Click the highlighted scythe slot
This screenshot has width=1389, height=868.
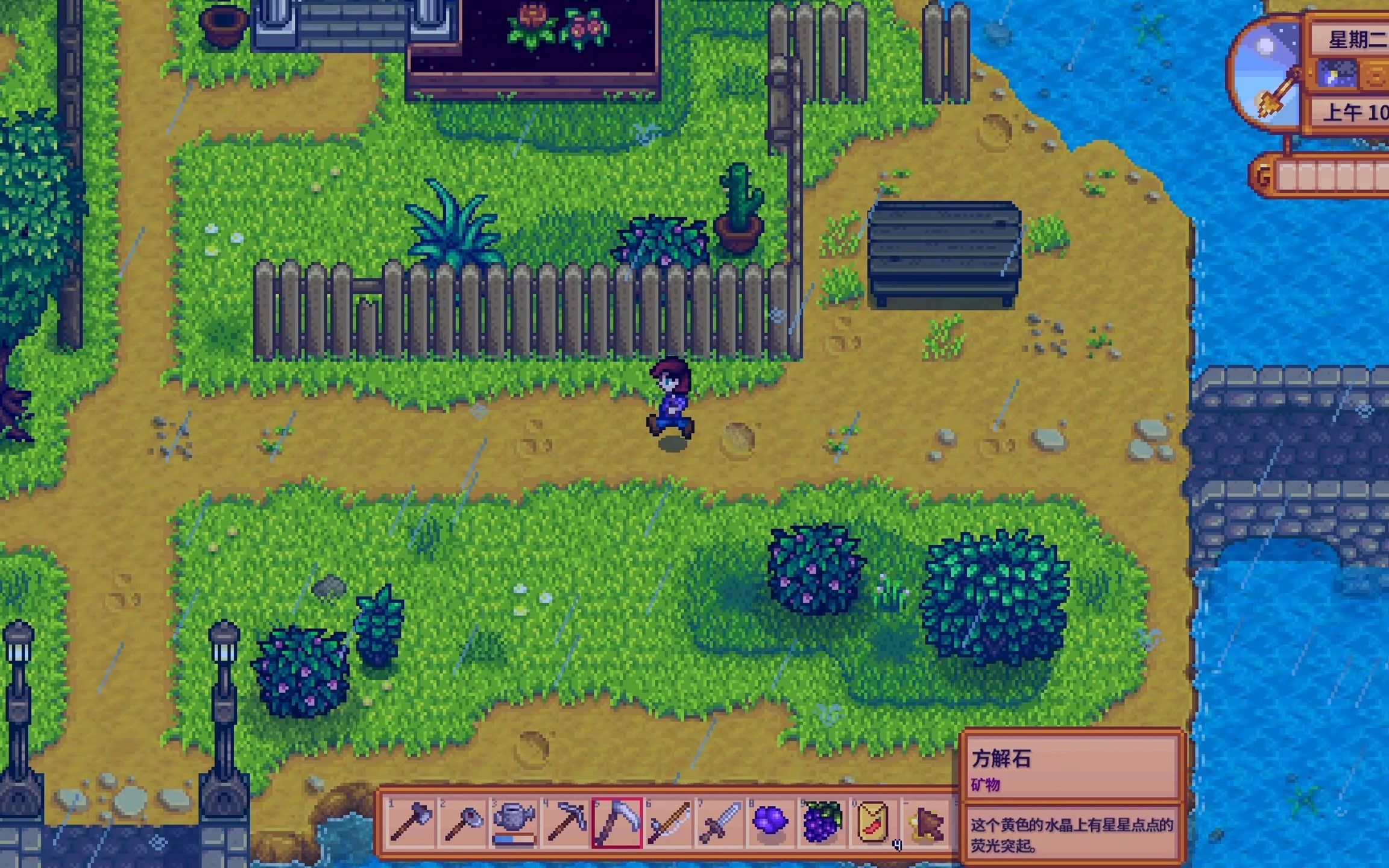click(617, 822)
